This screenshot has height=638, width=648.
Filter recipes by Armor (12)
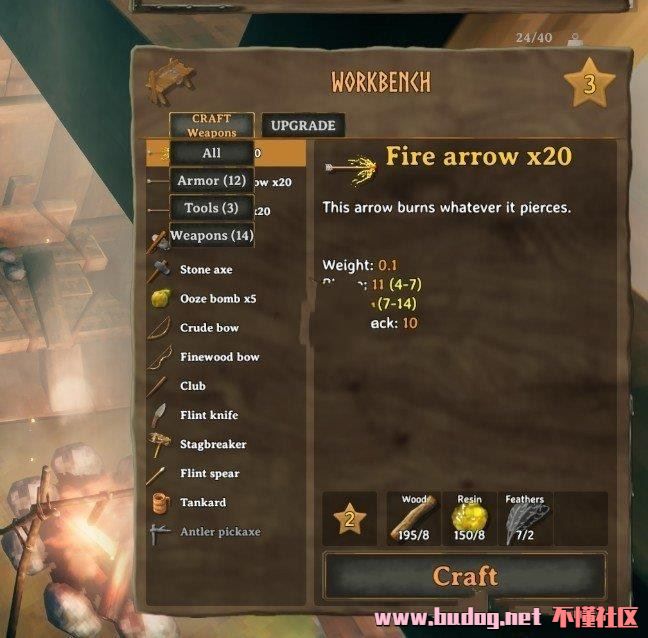[x=211, y=181]
